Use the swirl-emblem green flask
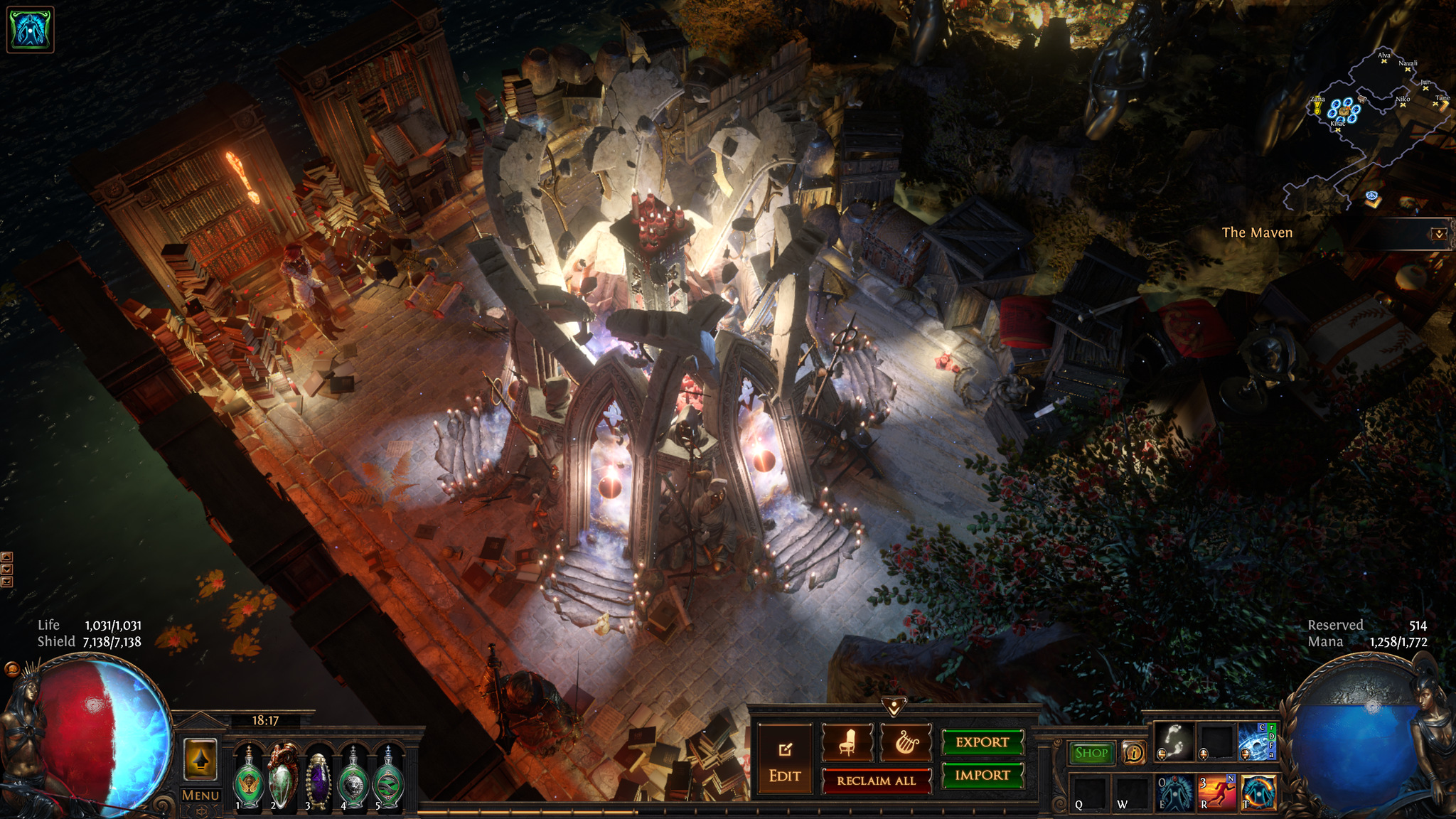This screenshot has width=1456, height=819. point(388,779)
